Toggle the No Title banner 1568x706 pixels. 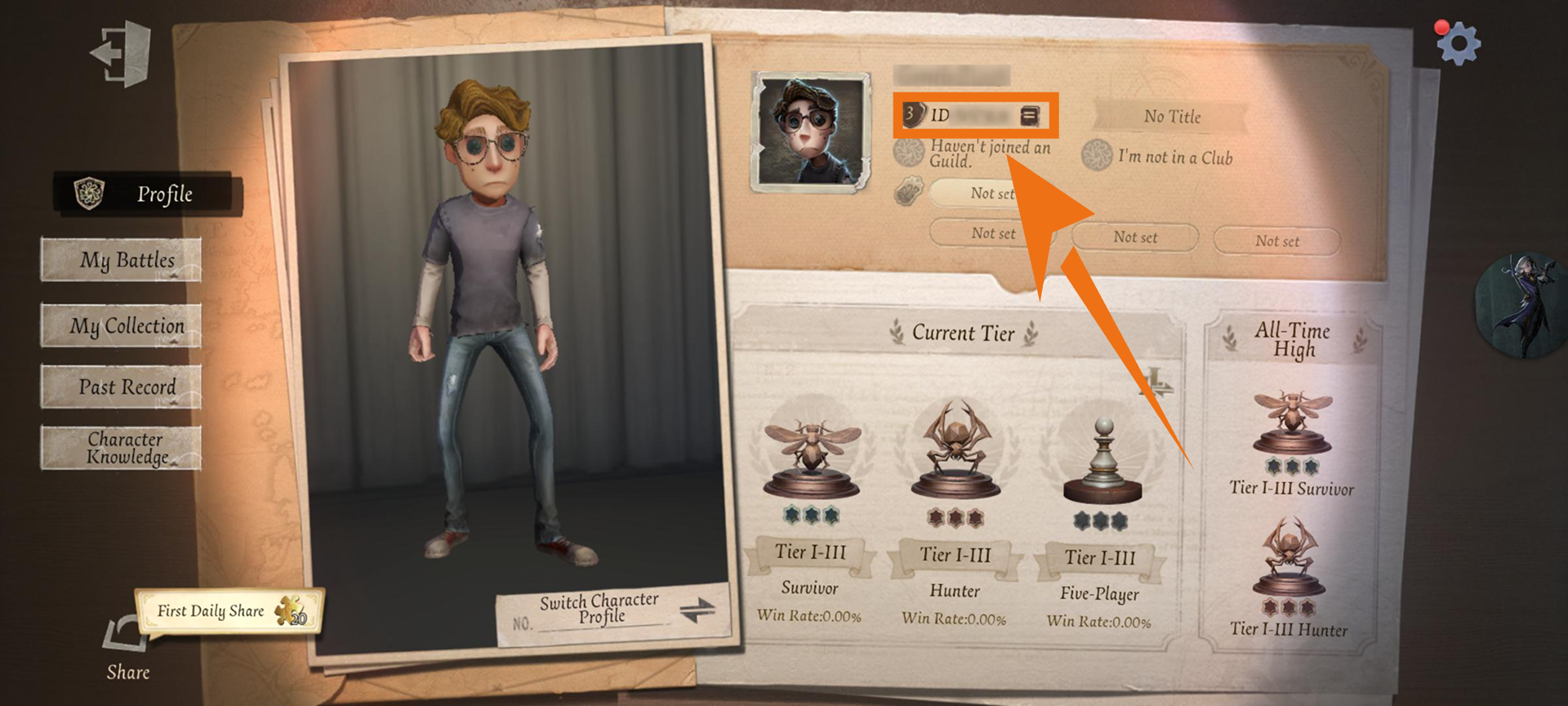tap(1172, 117)
